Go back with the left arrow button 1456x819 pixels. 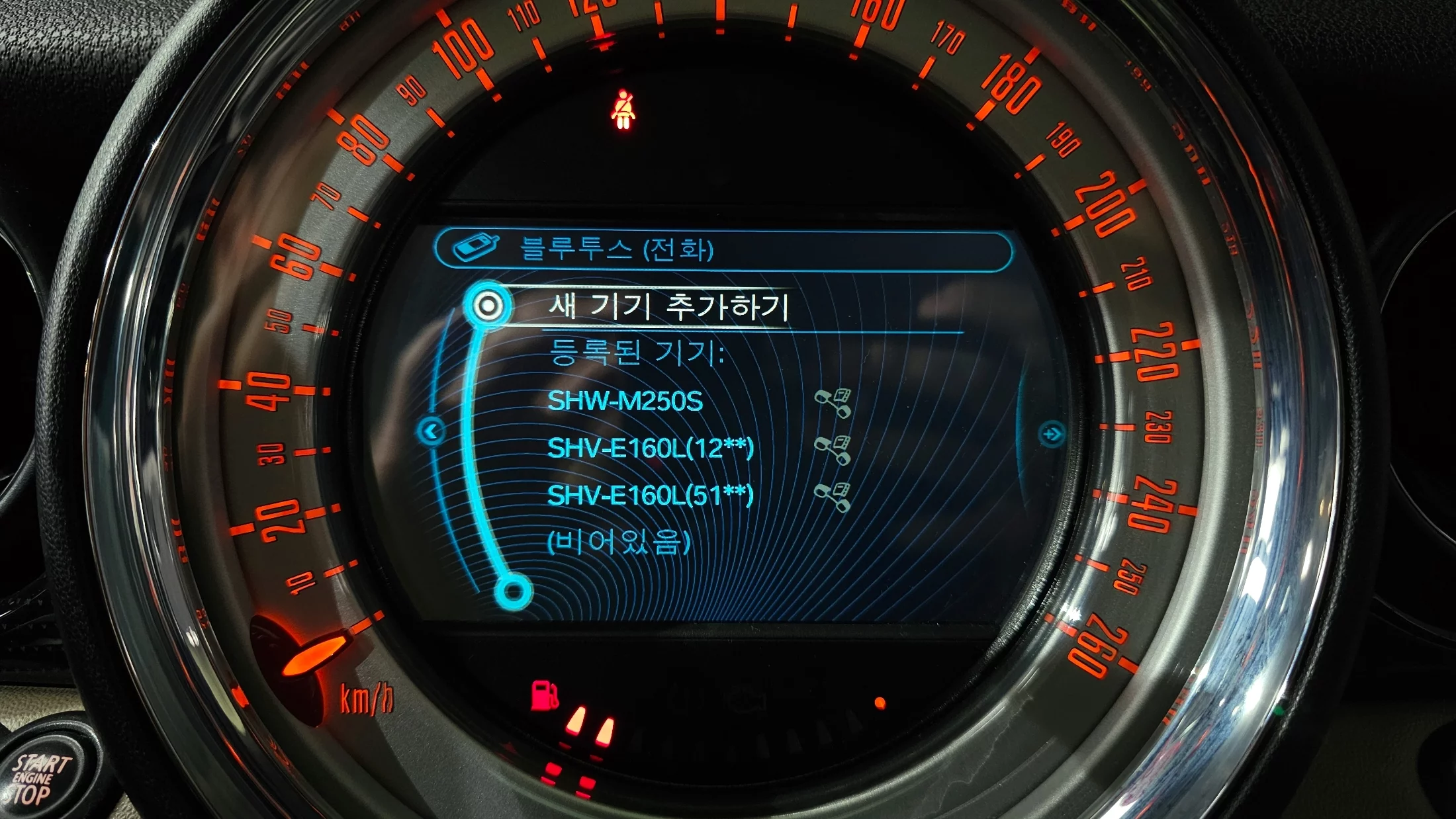432,433
